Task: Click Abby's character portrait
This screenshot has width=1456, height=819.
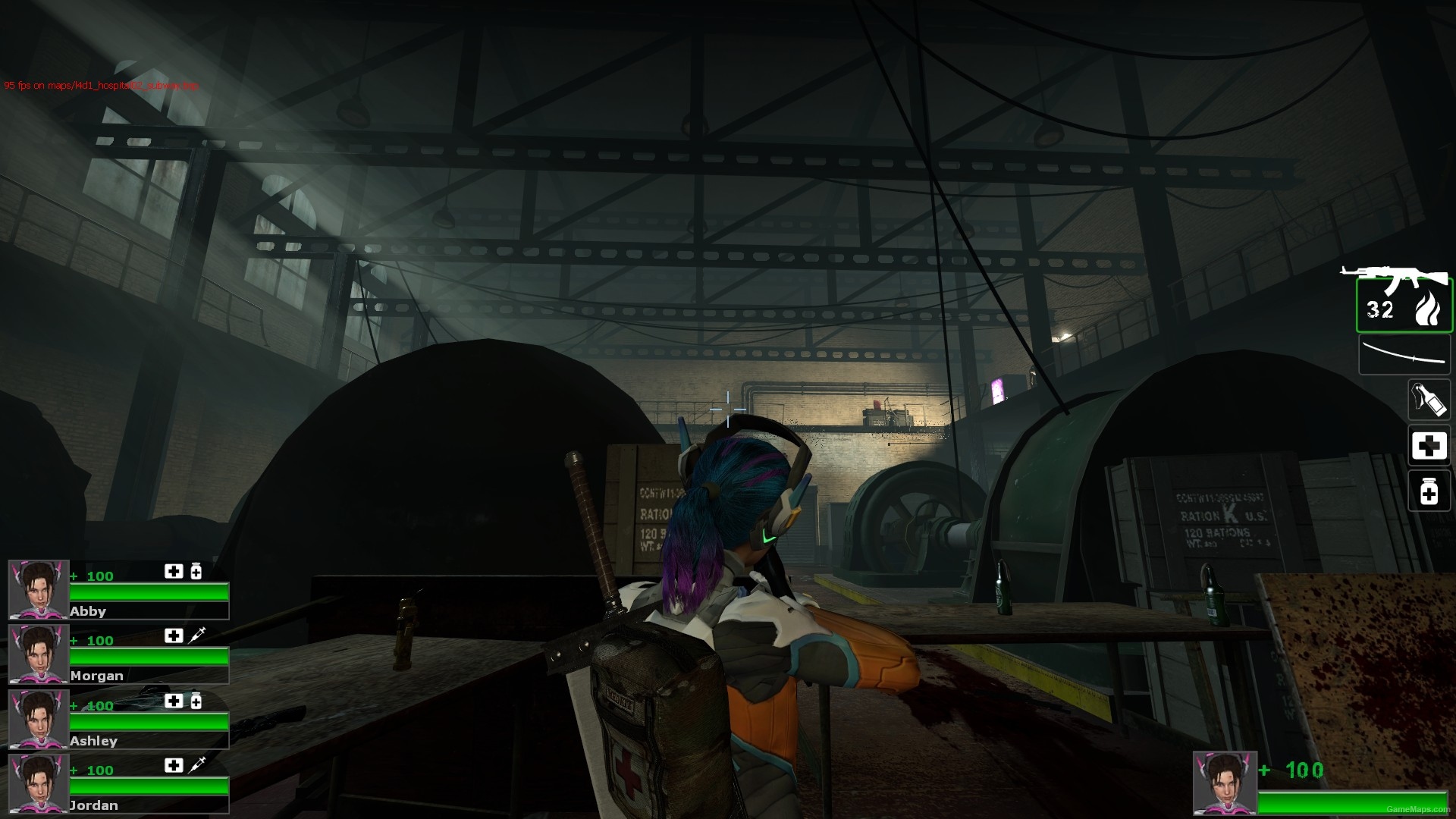Action: 38,588
